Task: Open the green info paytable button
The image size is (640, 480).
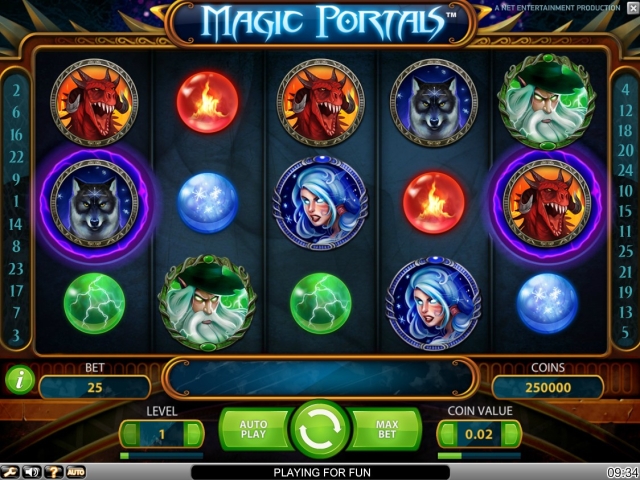Action: [x=17, y=380]
